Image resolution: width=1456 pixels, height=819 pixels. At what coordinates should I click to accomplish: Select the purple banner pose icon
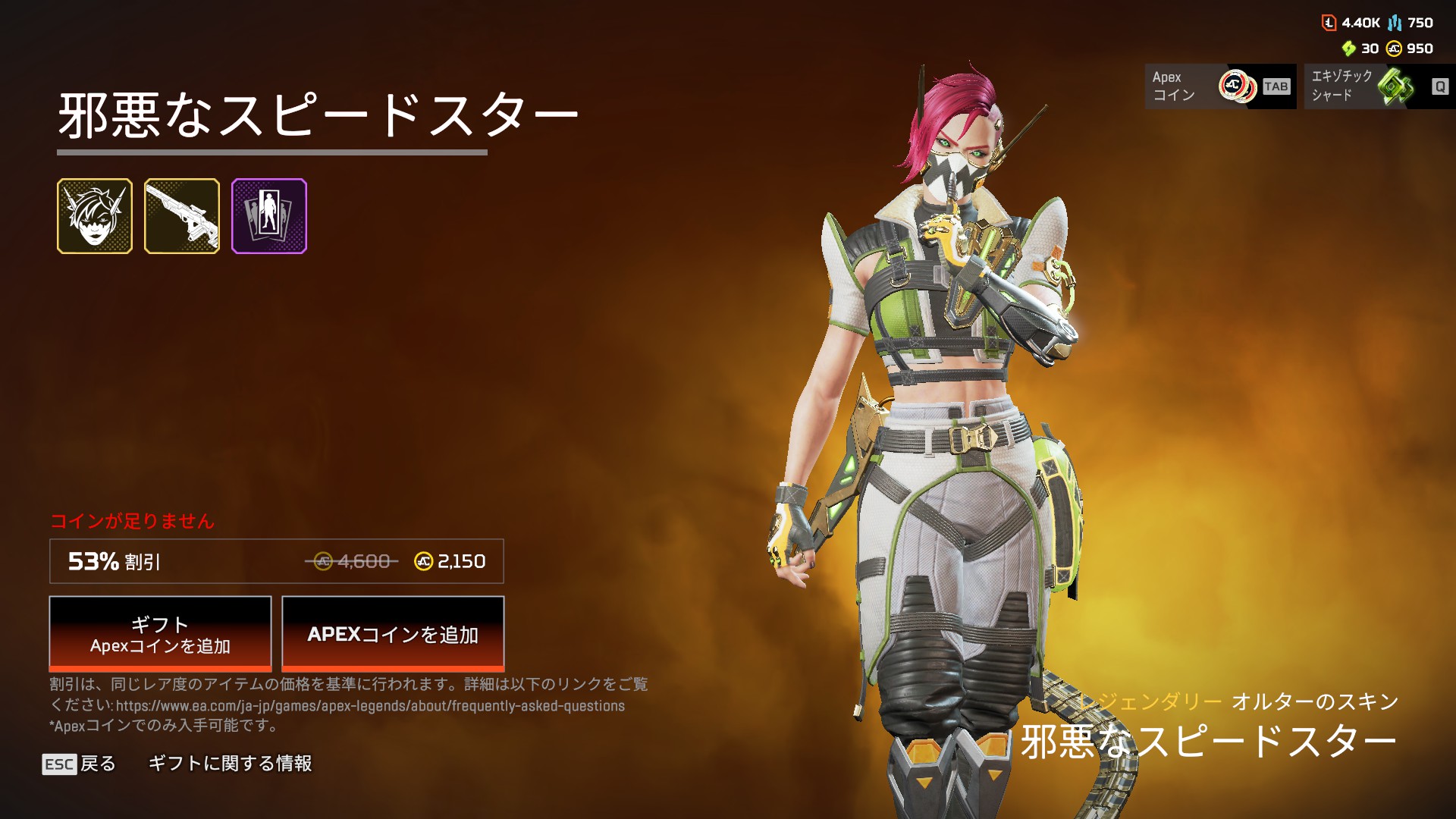[x=269, y=216]
